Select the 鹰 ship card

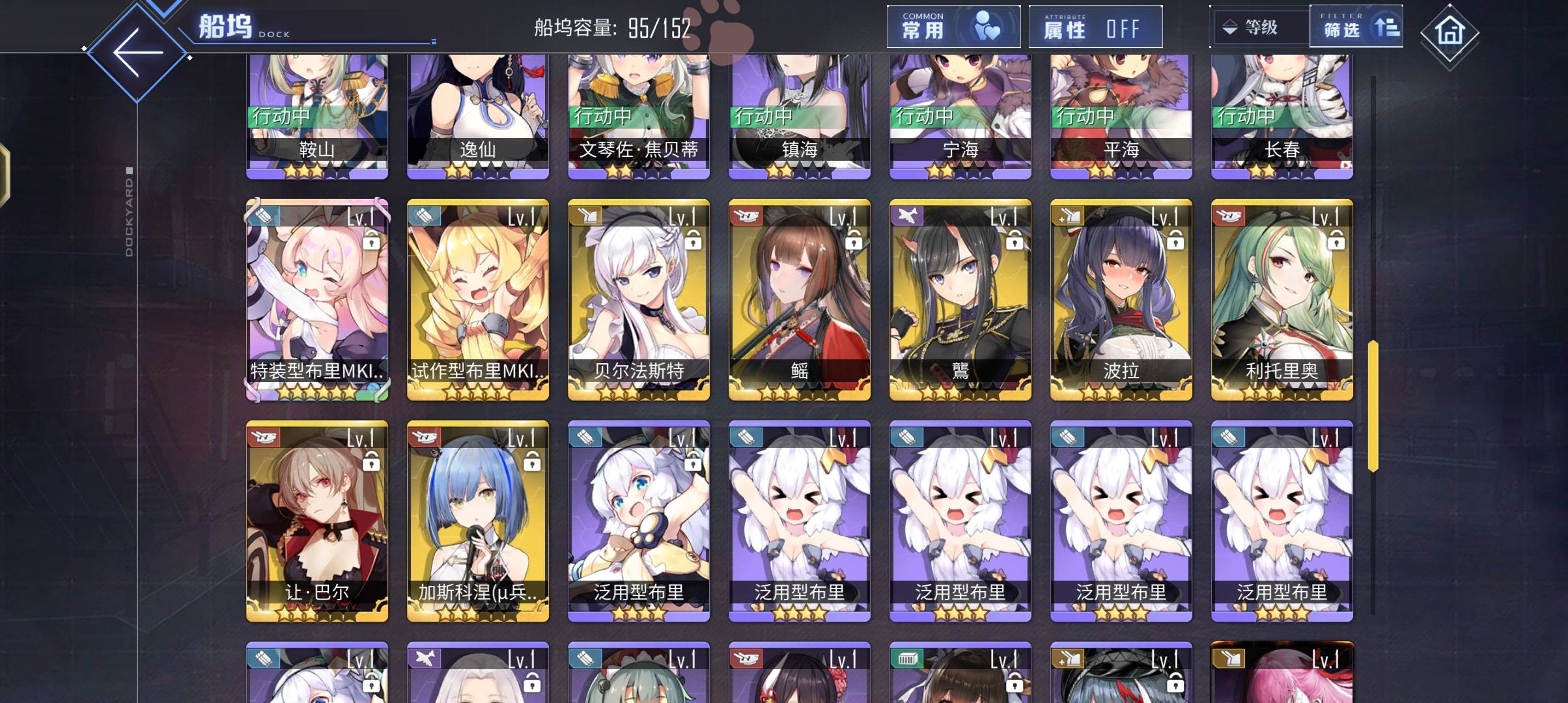[x=960, y=299]
